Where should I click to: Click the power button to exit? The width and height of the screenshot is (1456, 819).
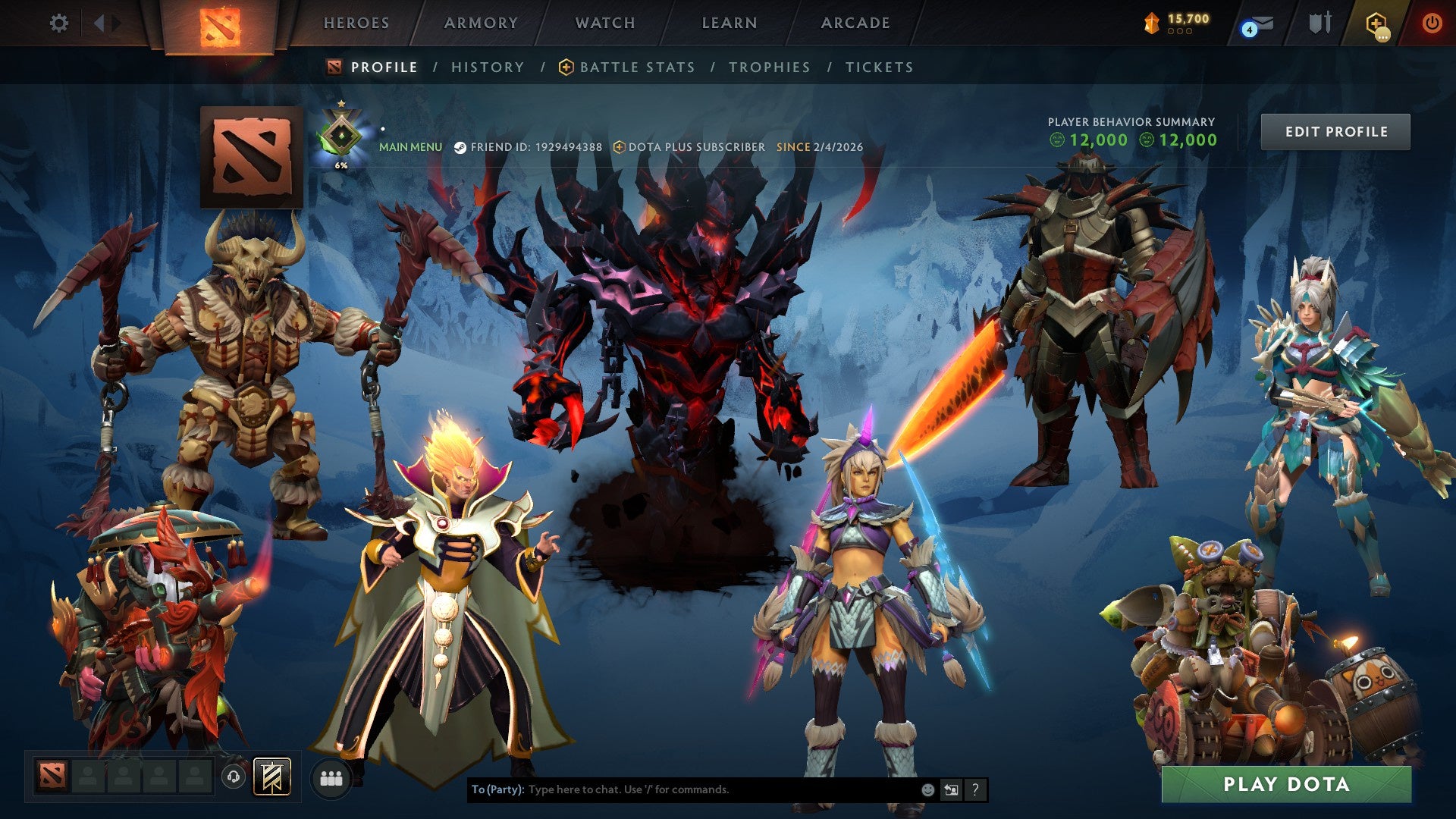tap(1433, 23)
